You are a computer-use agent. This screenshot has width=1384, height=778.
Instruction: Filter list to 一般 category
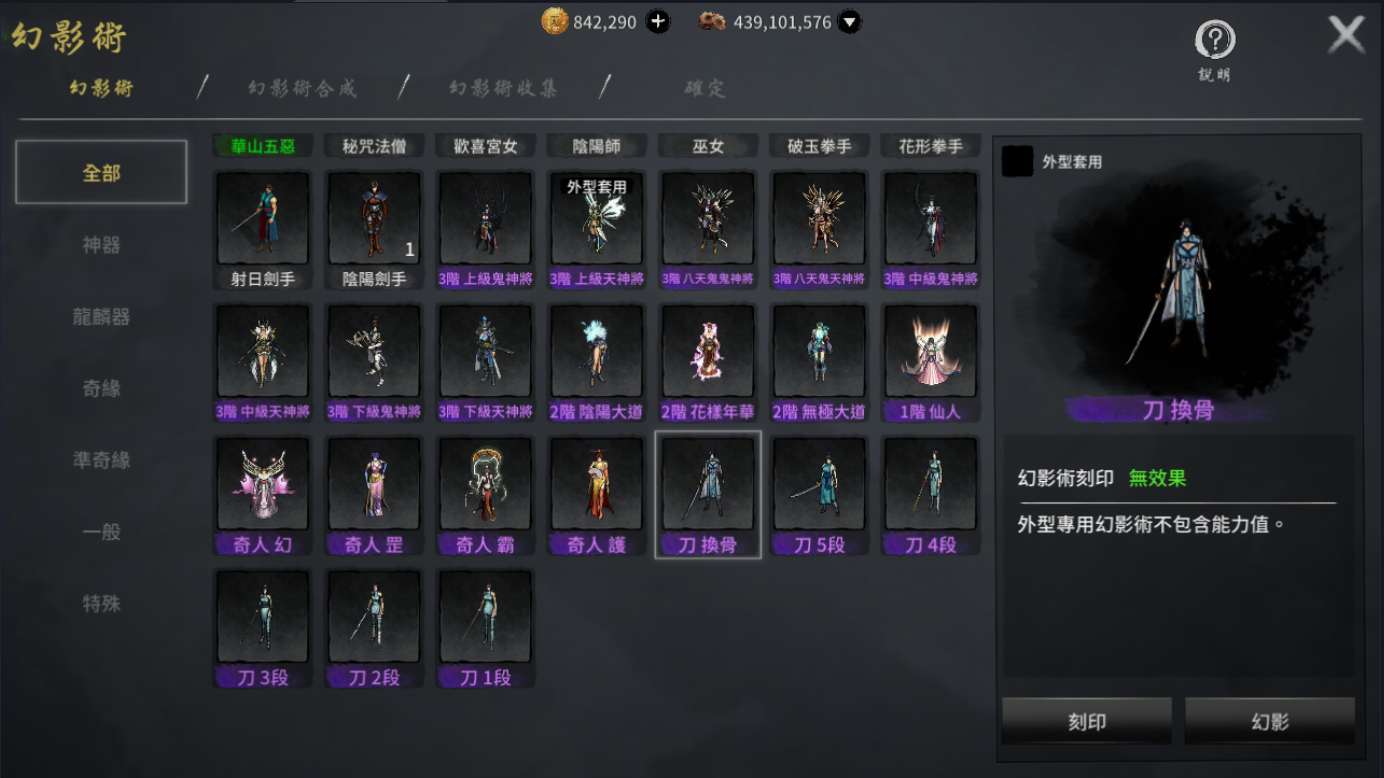101,532
